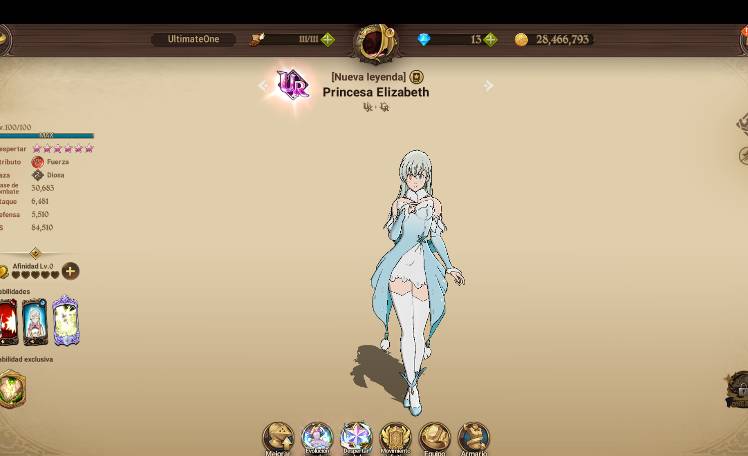Open the Equipo gear menu
748x456 pixels.
tap(434, 437)
